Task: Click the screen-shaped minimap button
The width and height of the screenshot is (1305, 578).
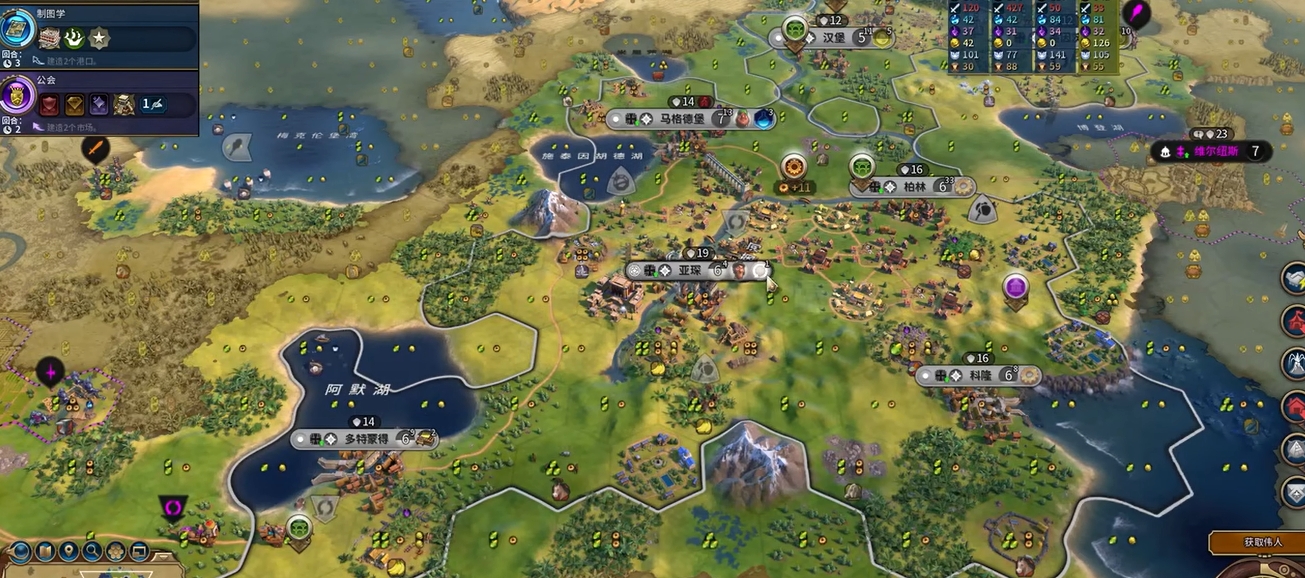Action: coord(140,550)
